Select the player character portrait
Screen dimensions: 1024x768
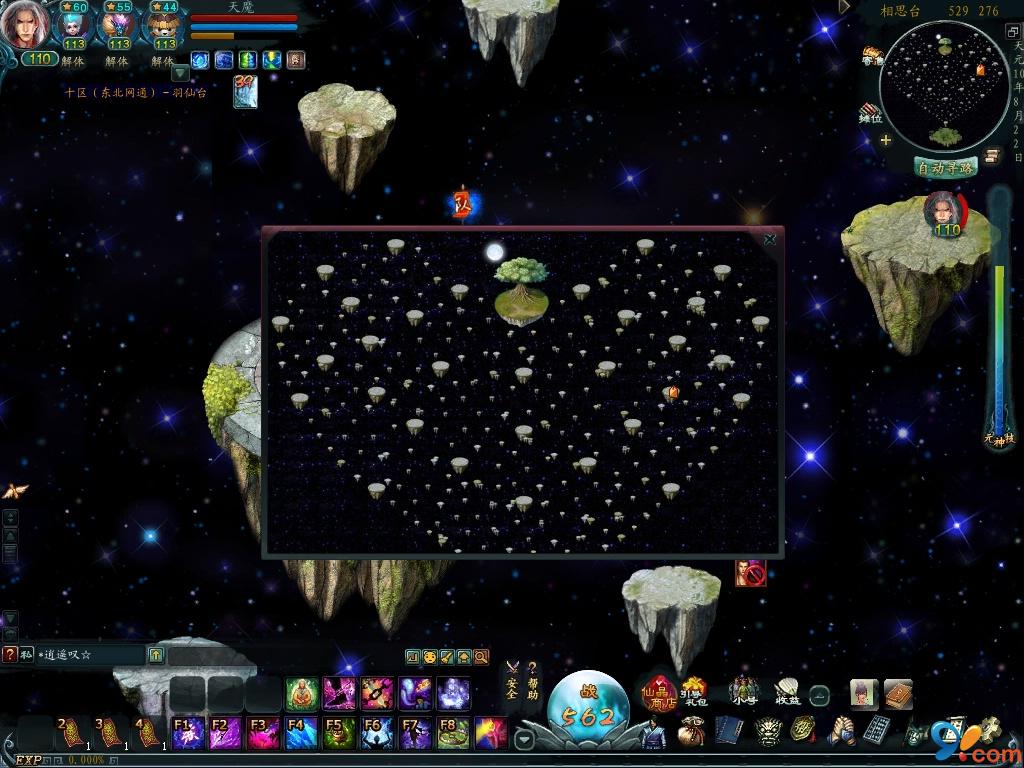click(25, 25)
